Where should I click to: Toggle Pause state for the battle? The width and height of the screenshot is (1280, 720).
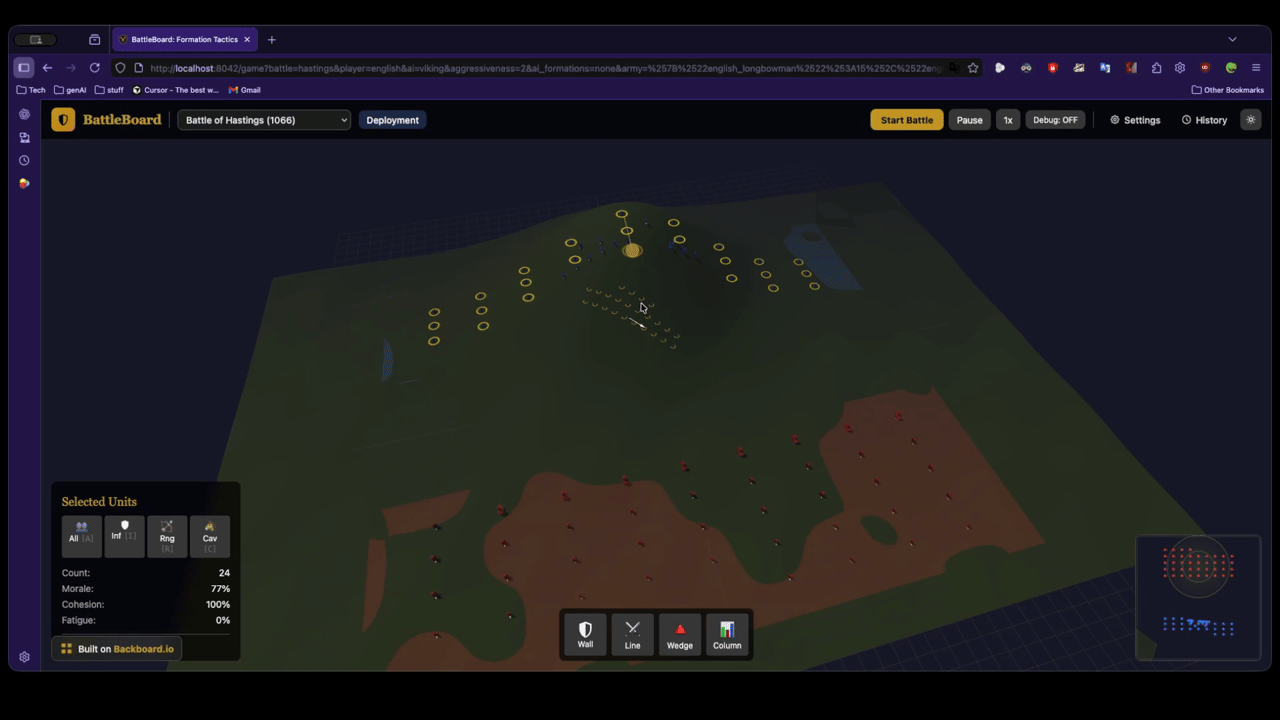[x=969, y=119]
